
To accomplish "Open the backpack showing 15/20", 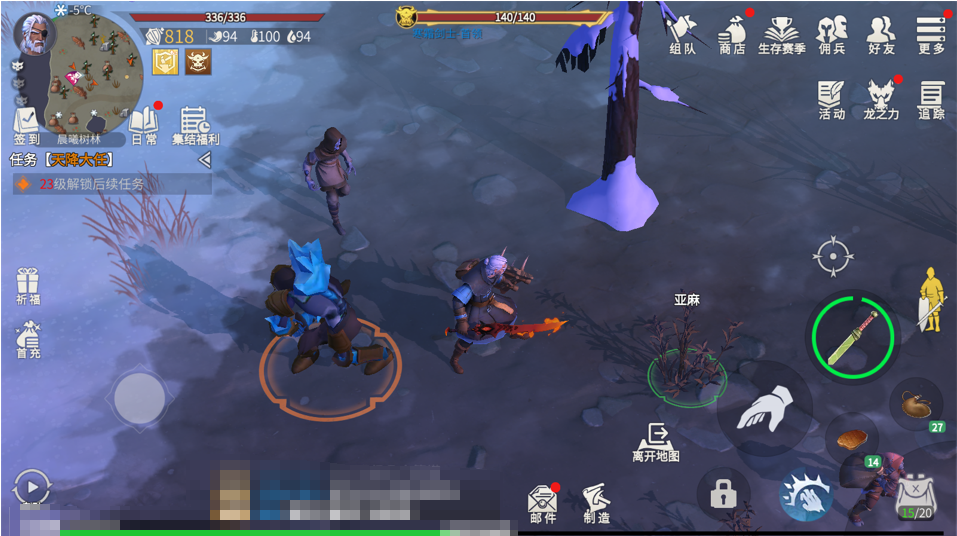I will 914,497.
